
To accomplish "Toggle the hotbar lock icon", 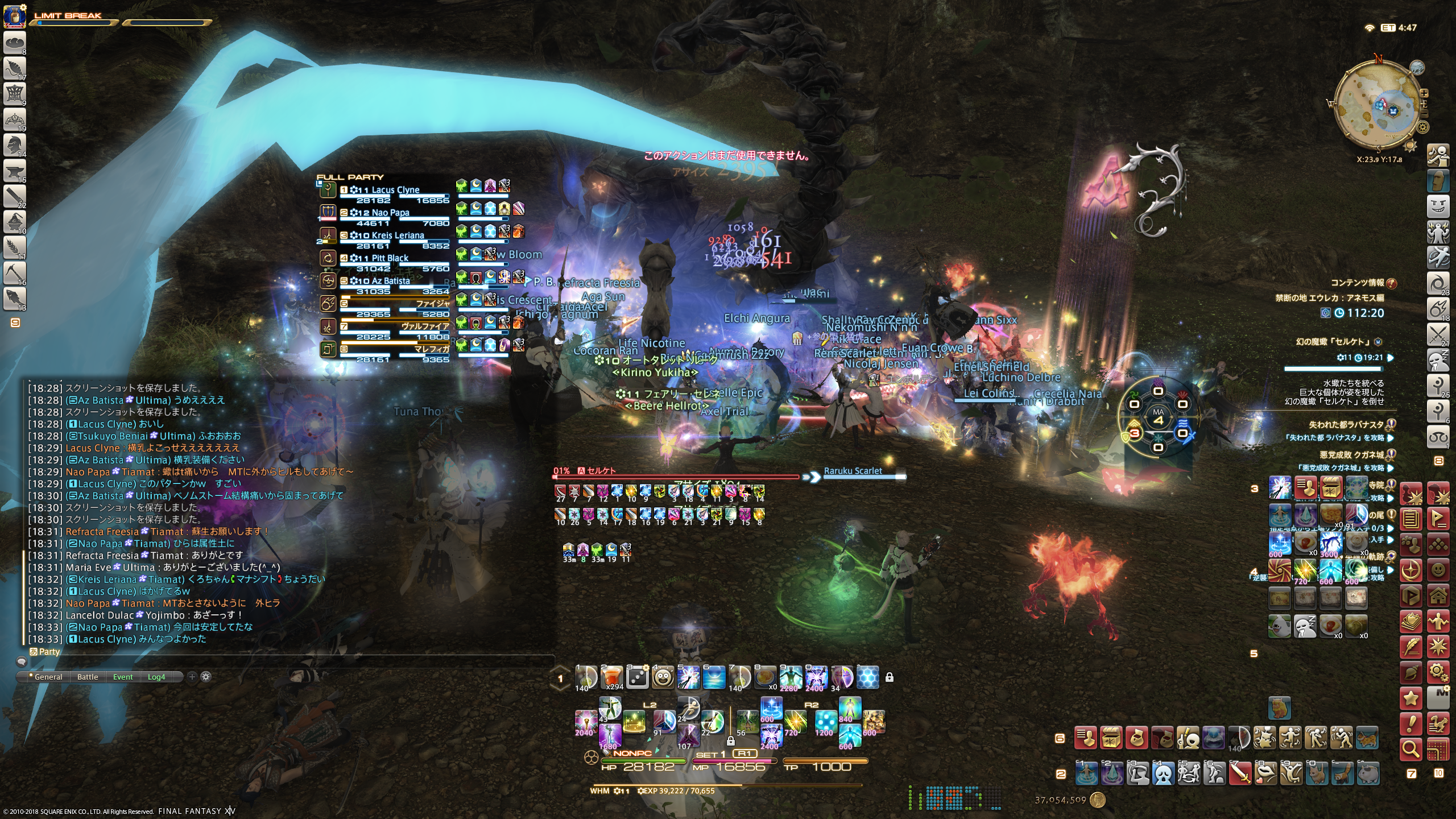I will point(890,677).
